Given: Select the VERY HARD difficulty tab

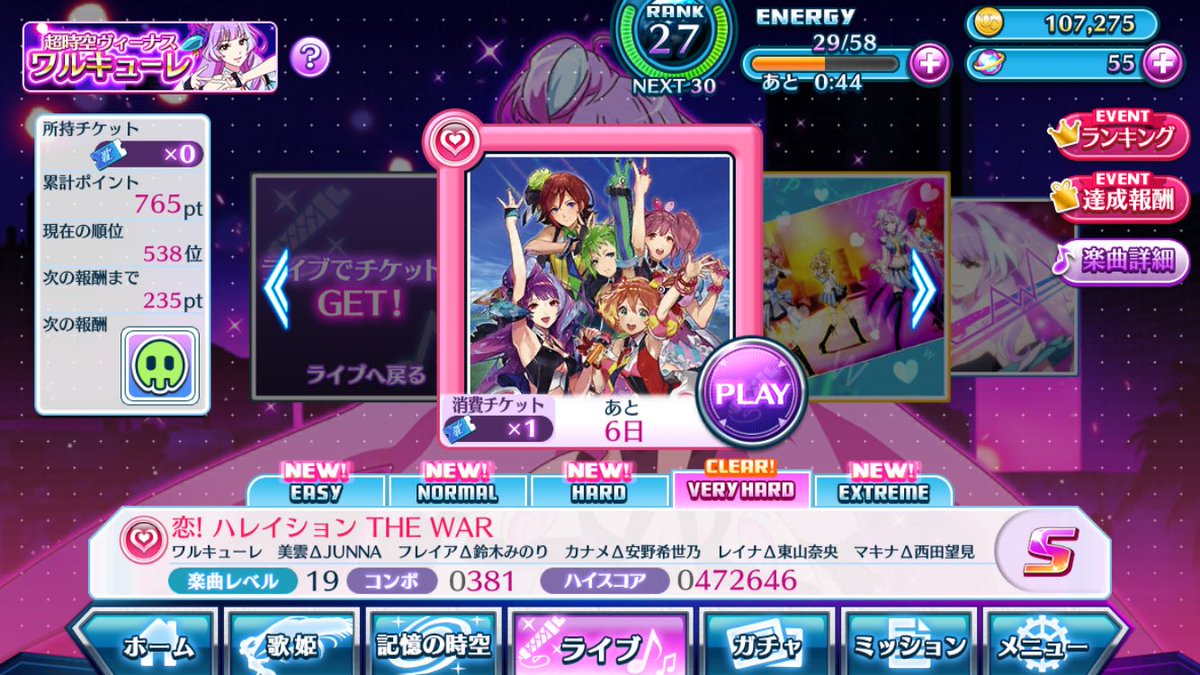Looking at the screenshot, I should click(x=742, y=488).
